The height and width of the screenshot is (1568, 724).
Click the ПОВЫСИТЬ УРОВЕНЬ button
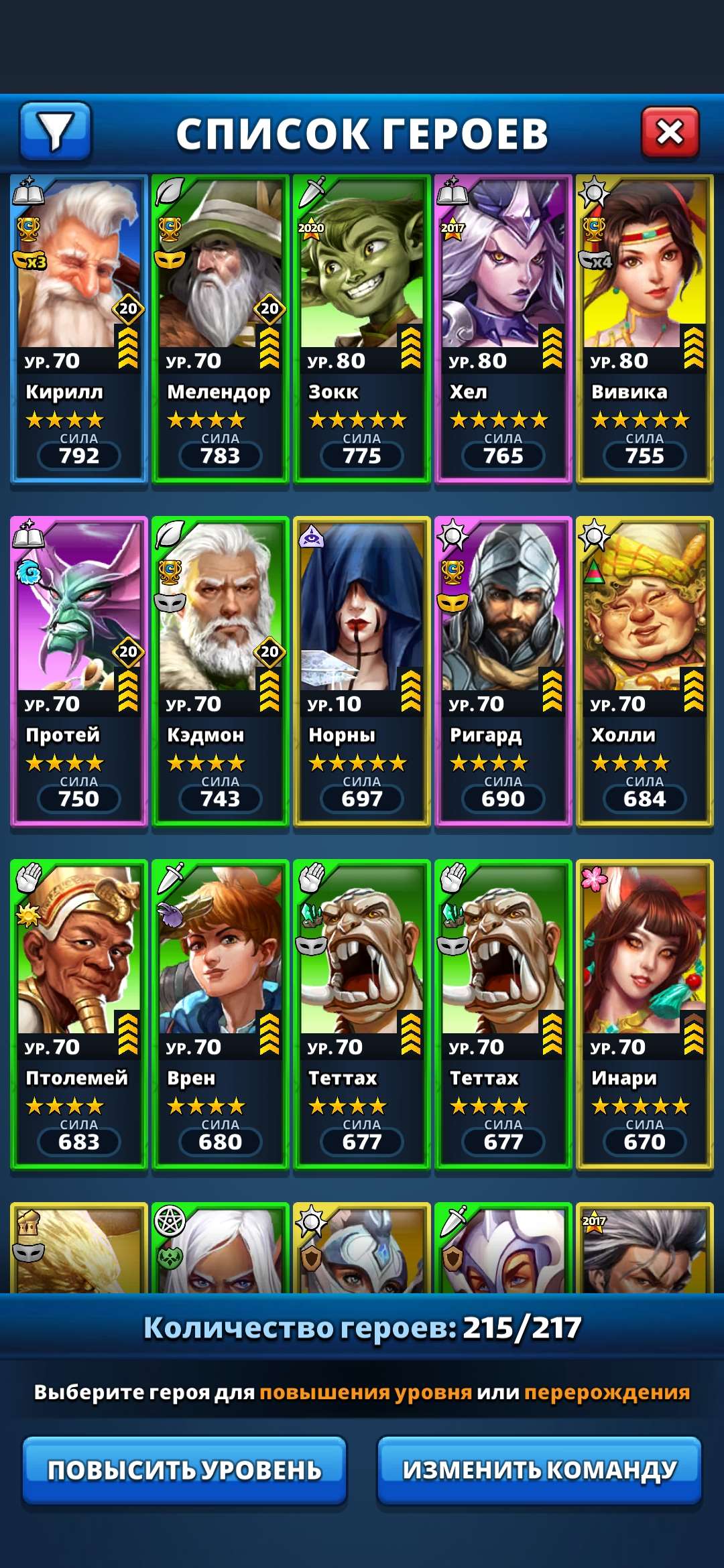(184, 1470)
